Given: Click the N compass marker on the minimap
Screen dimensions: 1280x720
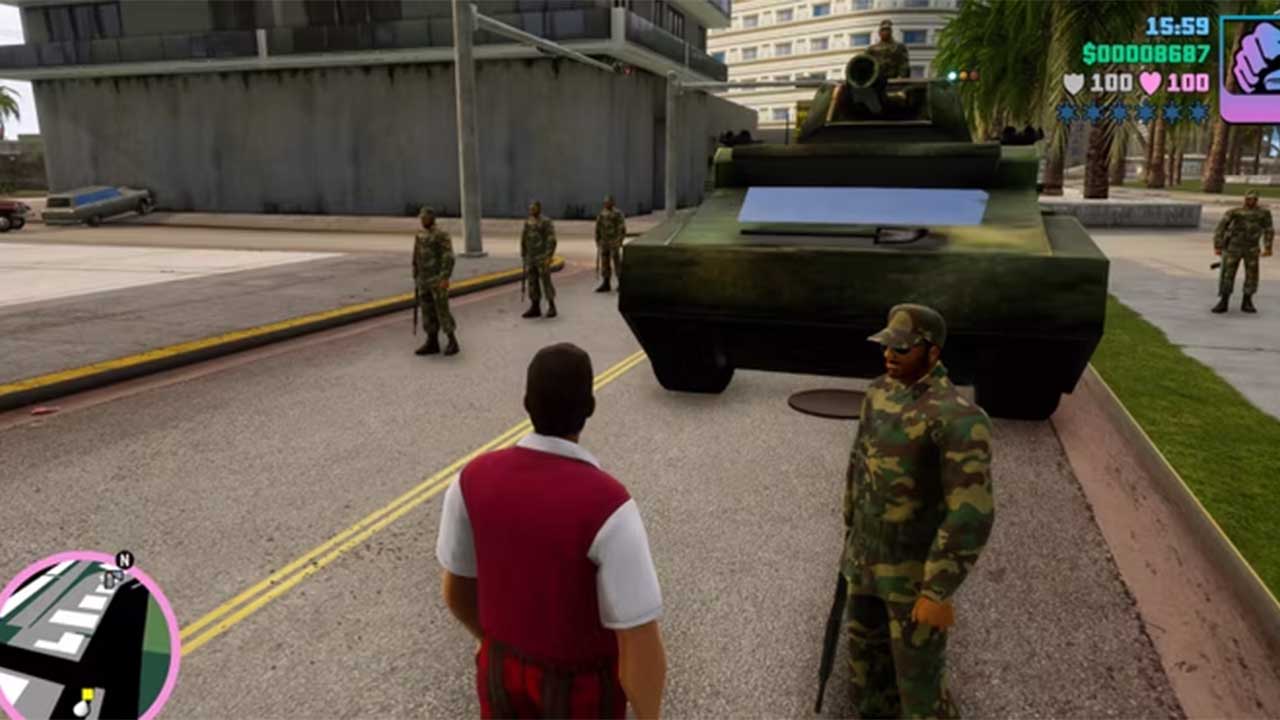Looking at the screenshot, I should [x=124, y=559].
